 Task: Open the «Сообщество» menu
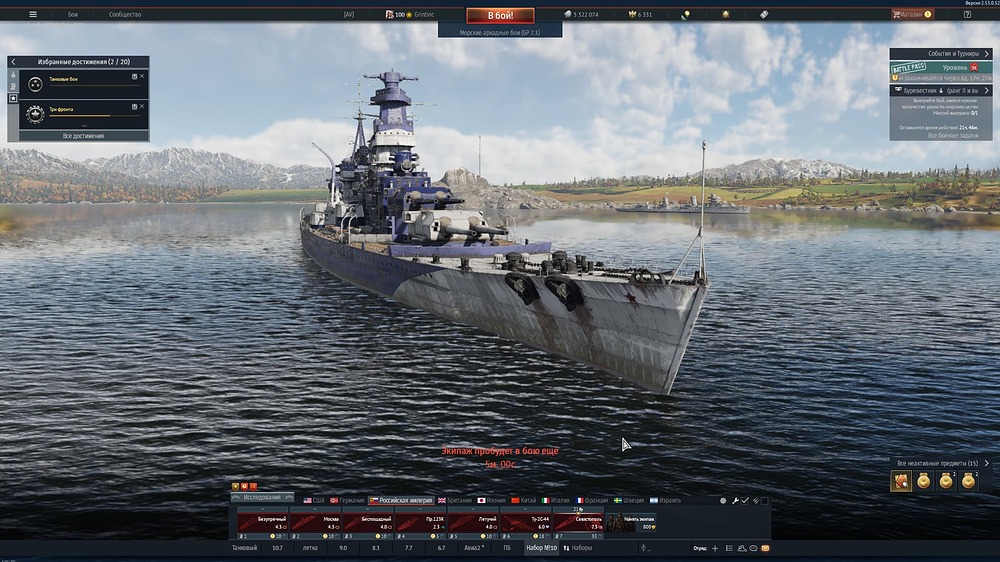pyautogui.click(x=125, y=15)
